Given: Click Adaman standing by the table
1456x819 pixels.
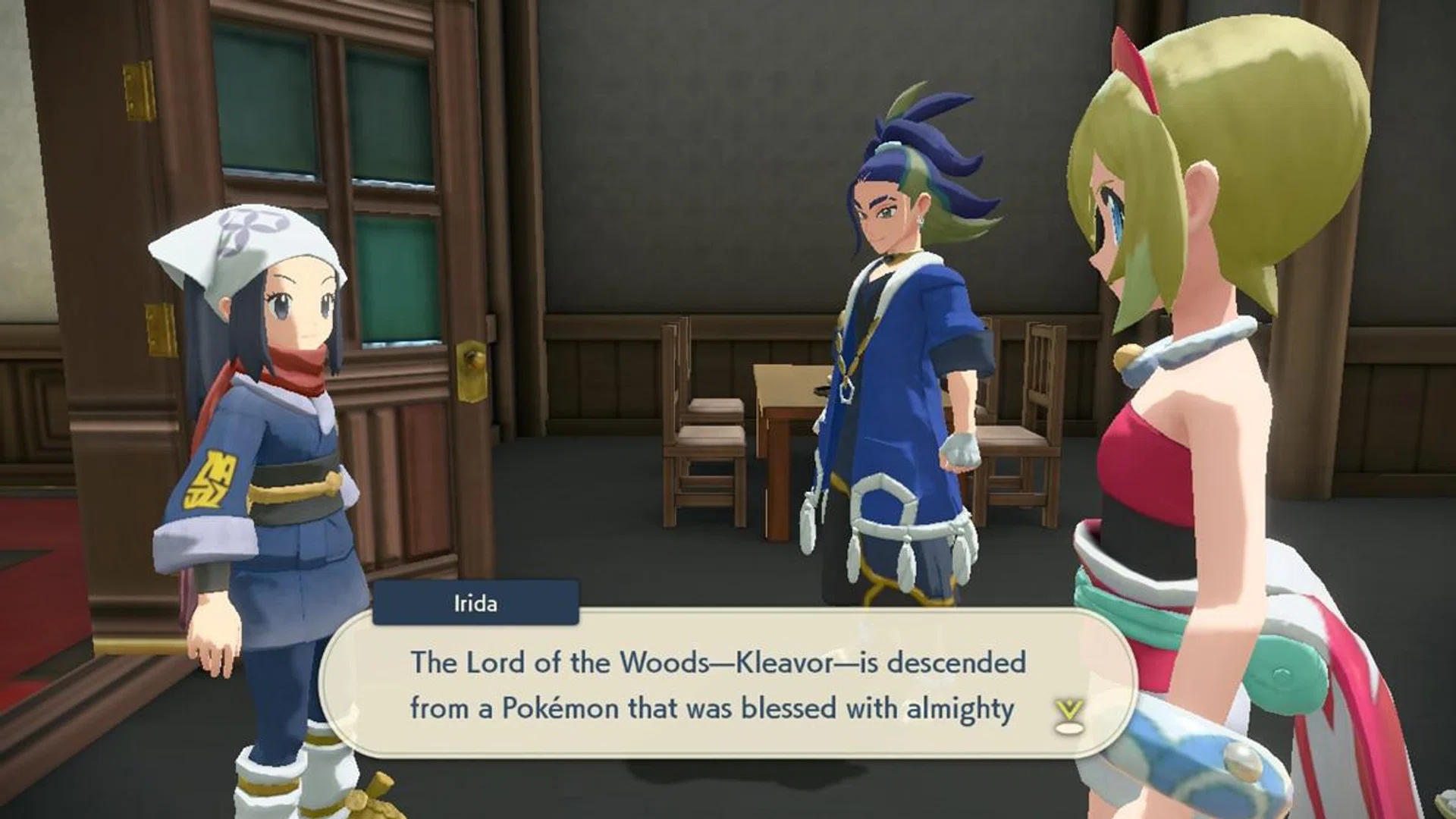Looking at the screenshot, I should click(x=895, y=341).
